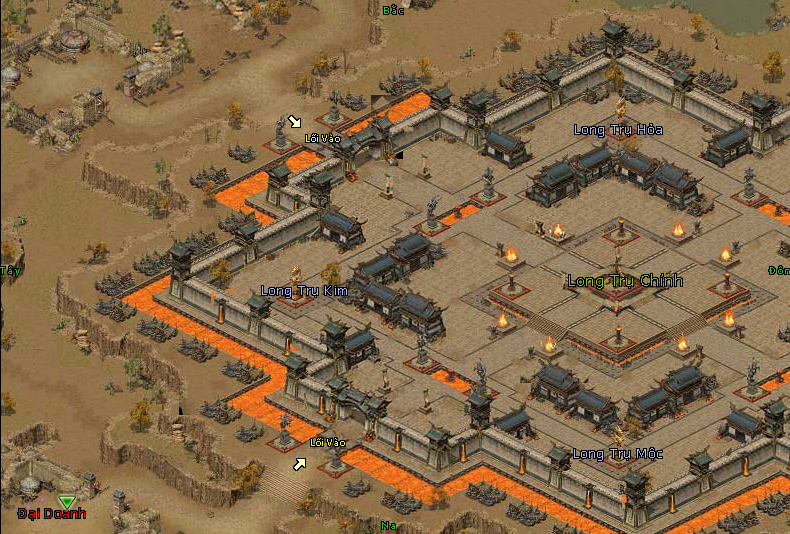Click the Lối Vào arrow pointing up-right
Image resolution: width=790 pixels, height=534 pixels.
click(x=299, y=464)
